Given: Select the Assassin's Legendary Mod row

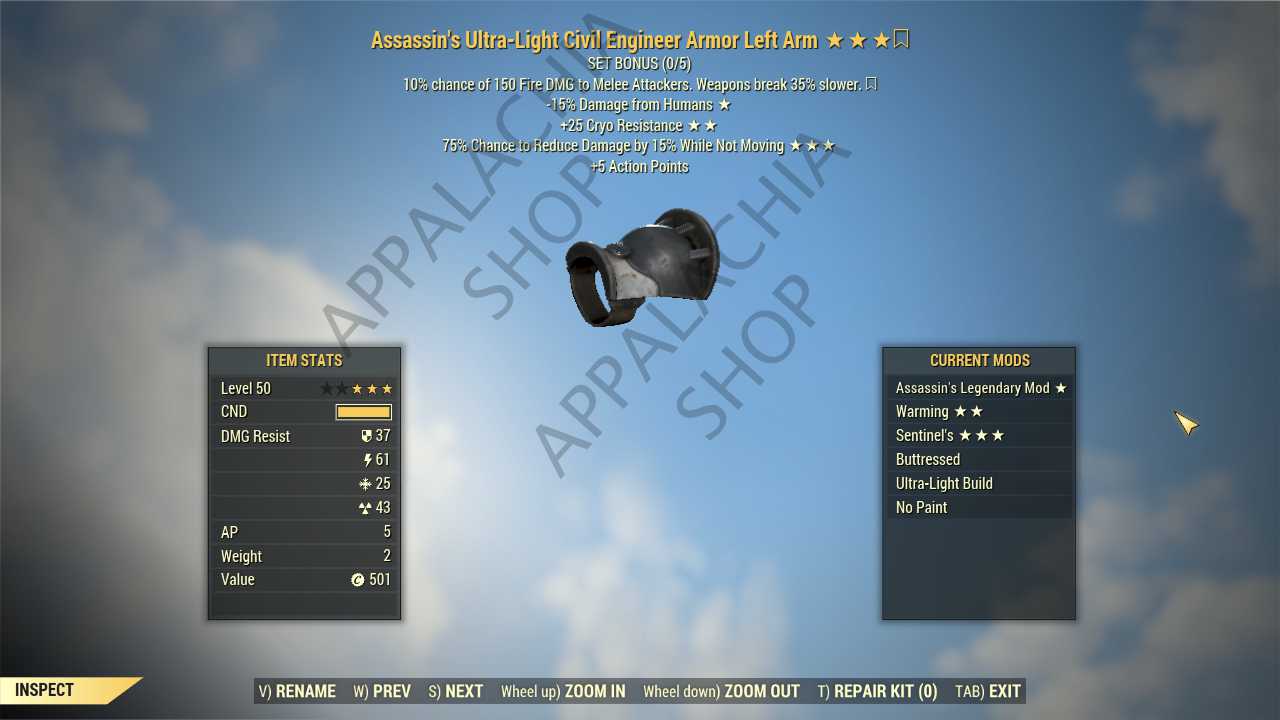Looking at the screenshot, I should click(x=979, y=388).
